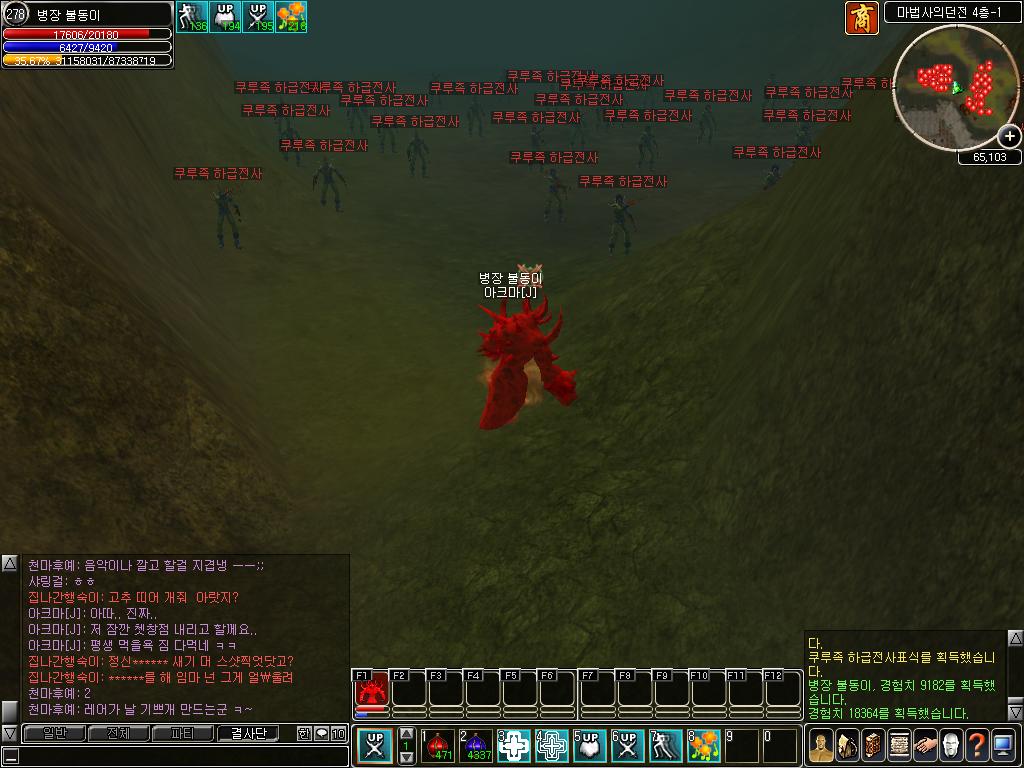Click the handshake trade icon
This screenshot has width=1024, height=768.
click(x=924, y=745)
